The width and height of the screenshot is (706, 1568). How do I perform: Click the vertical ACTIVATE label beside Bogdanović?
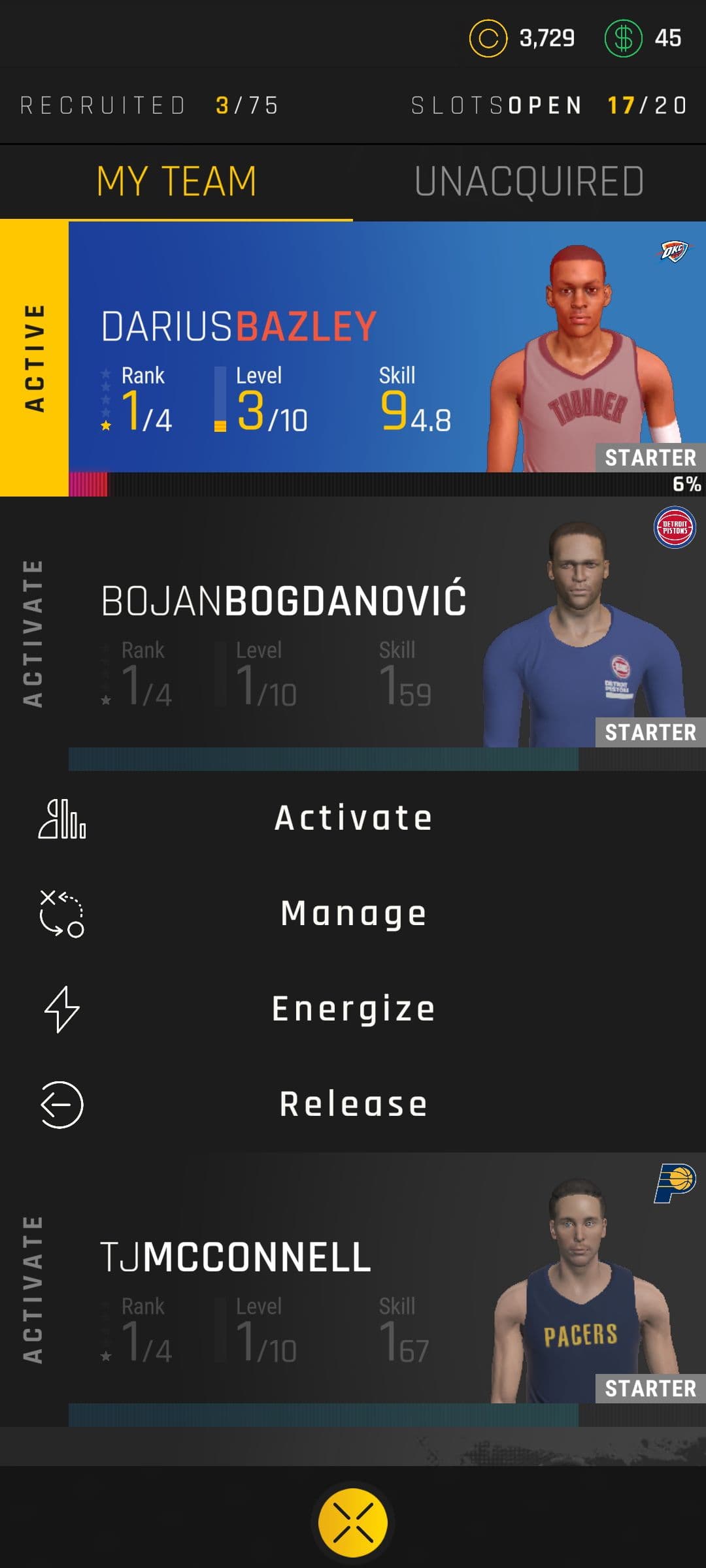[x=33, y=632]
